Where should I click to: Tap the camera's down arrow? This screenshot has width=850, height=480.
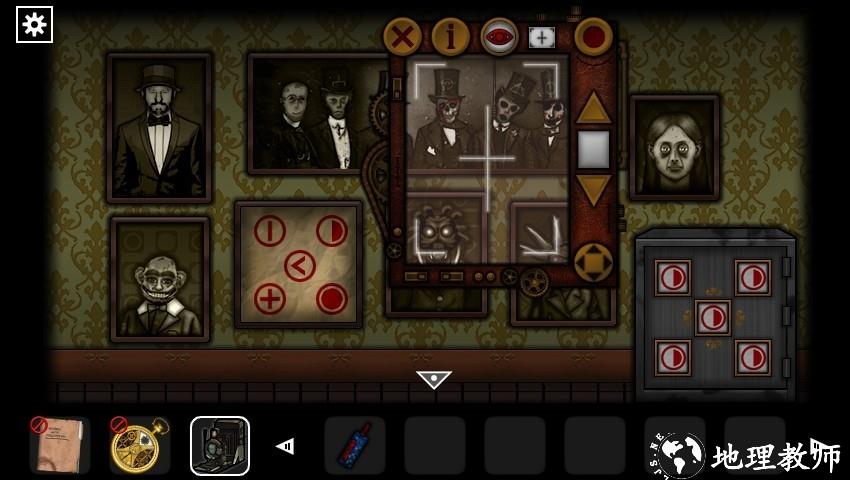593,189
